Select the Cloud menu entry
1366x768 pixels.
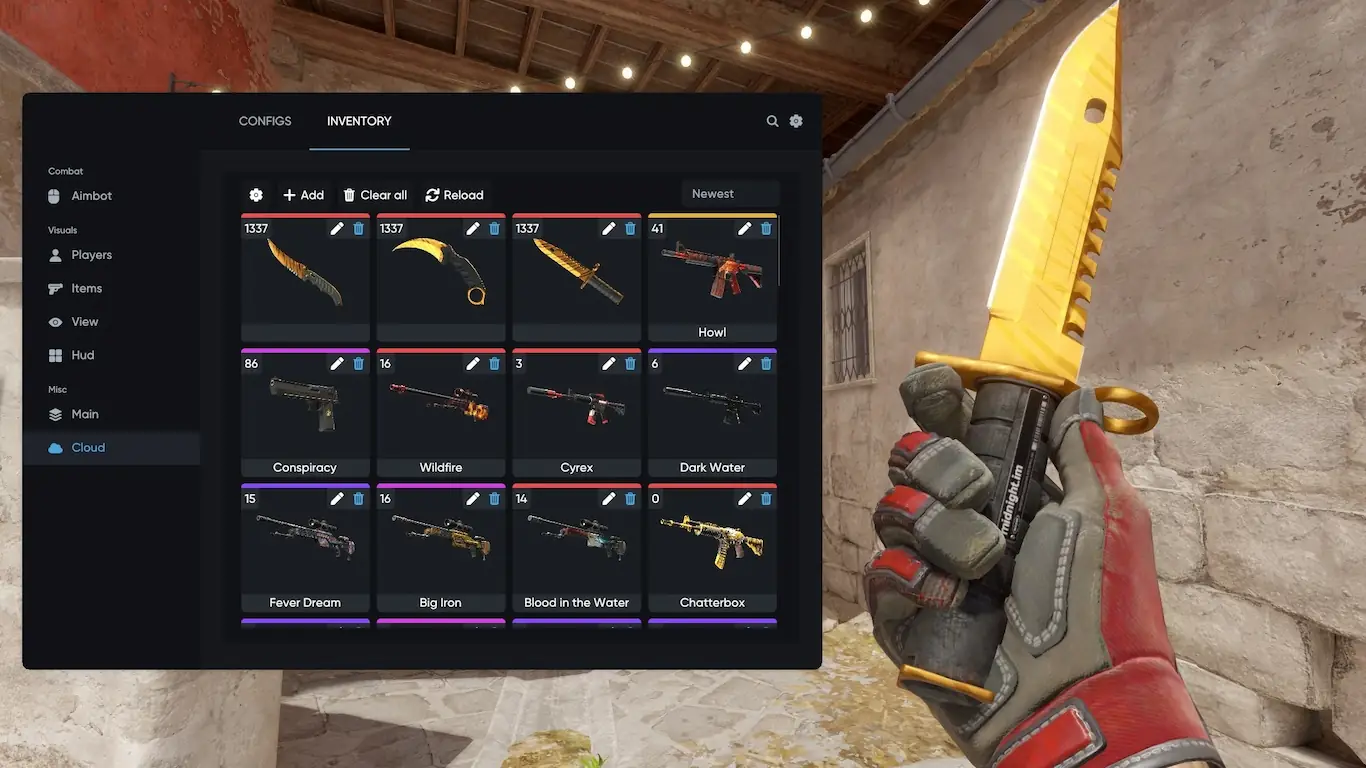[x=88, y=448]
